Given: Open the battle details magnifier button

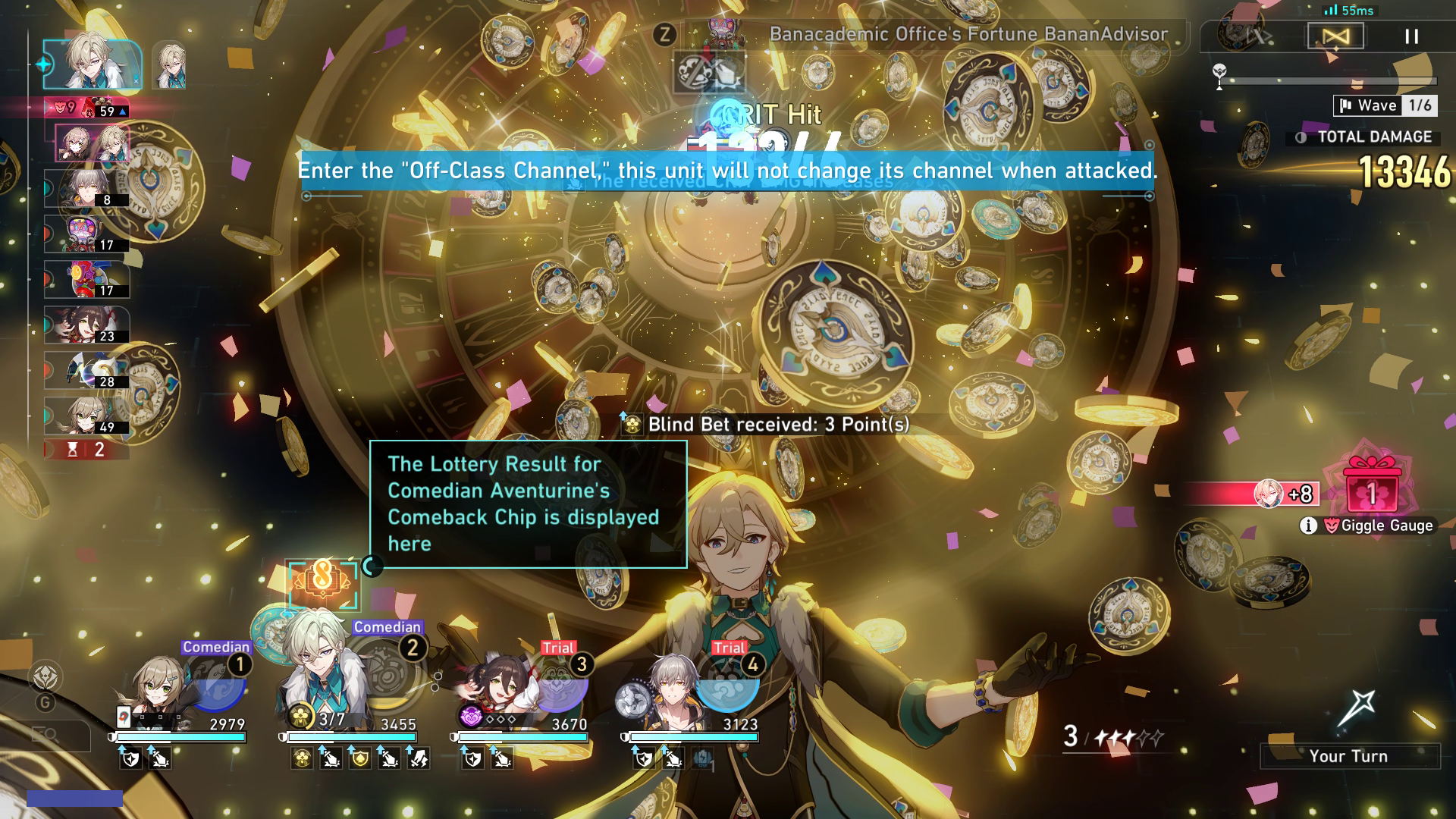Looking at the screenshot, I should pyautogui.click(x=45, y=734).
